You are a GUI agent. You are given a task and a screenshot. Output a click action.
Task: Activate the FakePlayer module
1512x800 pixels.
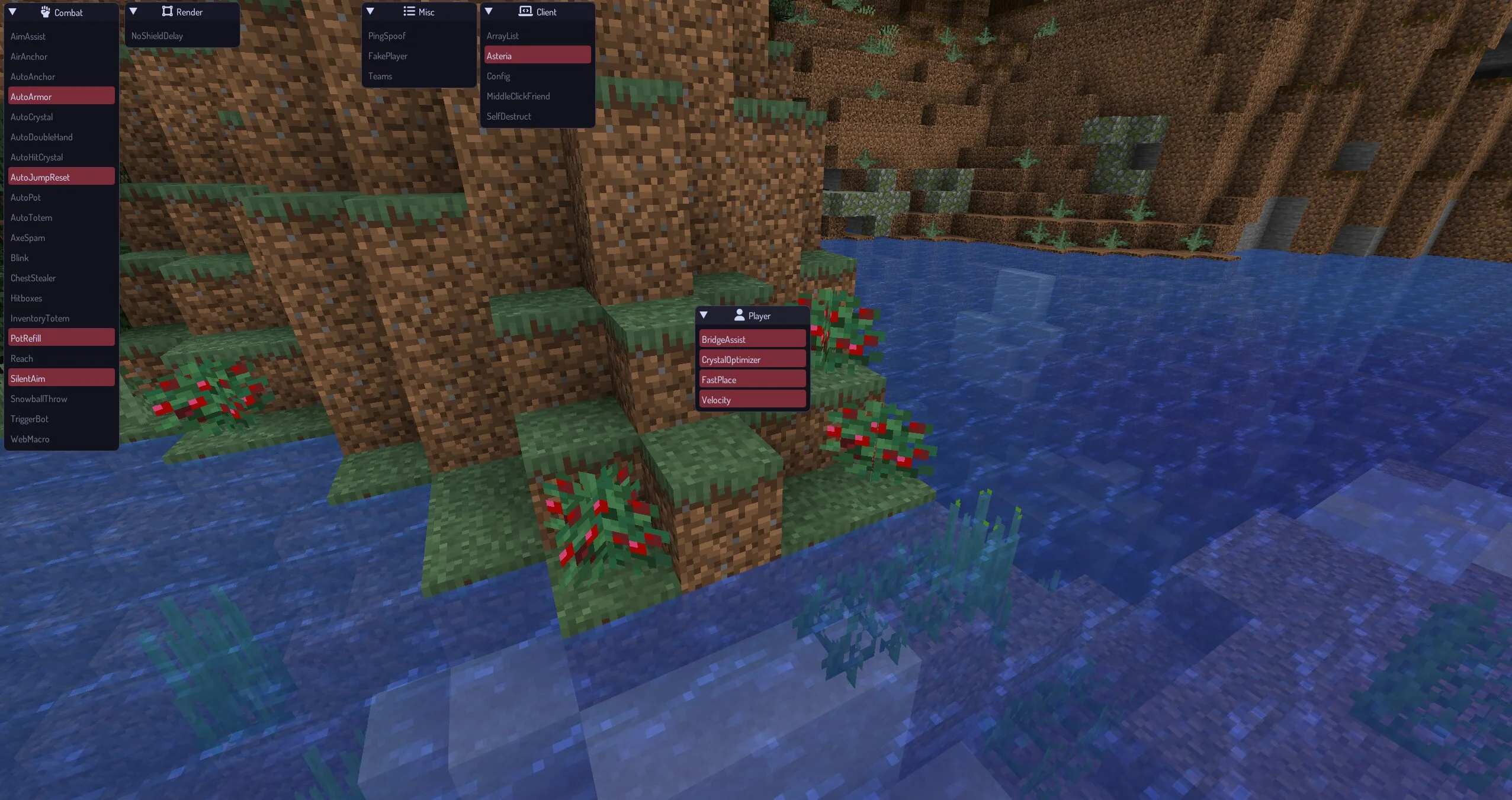tap(388, 56)
